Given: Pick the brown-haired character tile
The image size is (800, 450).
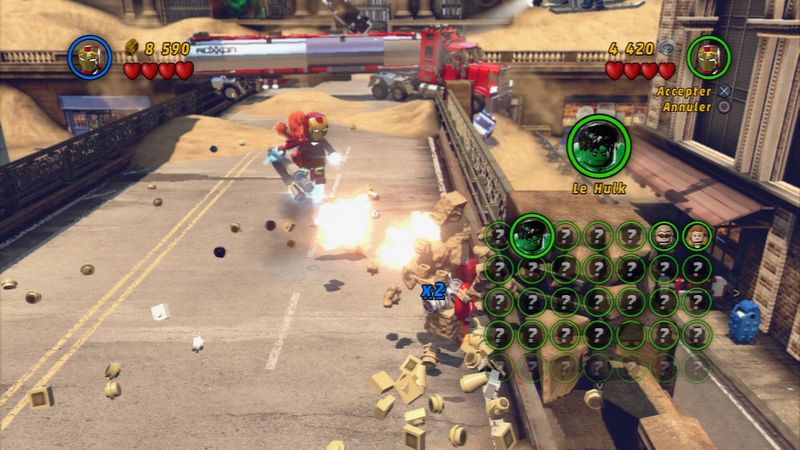Looking at the screenshot, I should coord(696,236).
